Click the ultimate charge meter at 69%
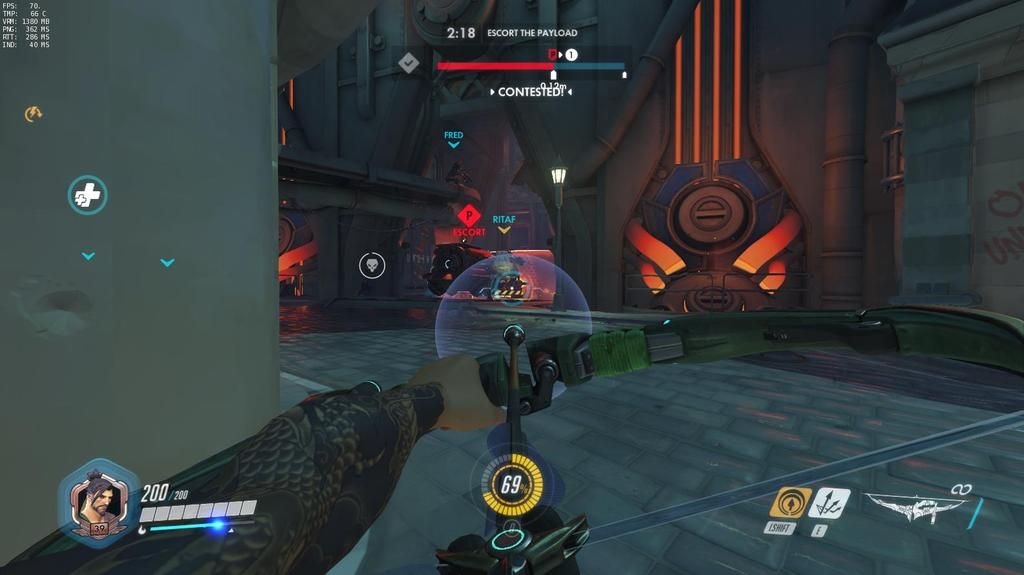The height and width of the screenshot is (575, 1024). [512, 487]
